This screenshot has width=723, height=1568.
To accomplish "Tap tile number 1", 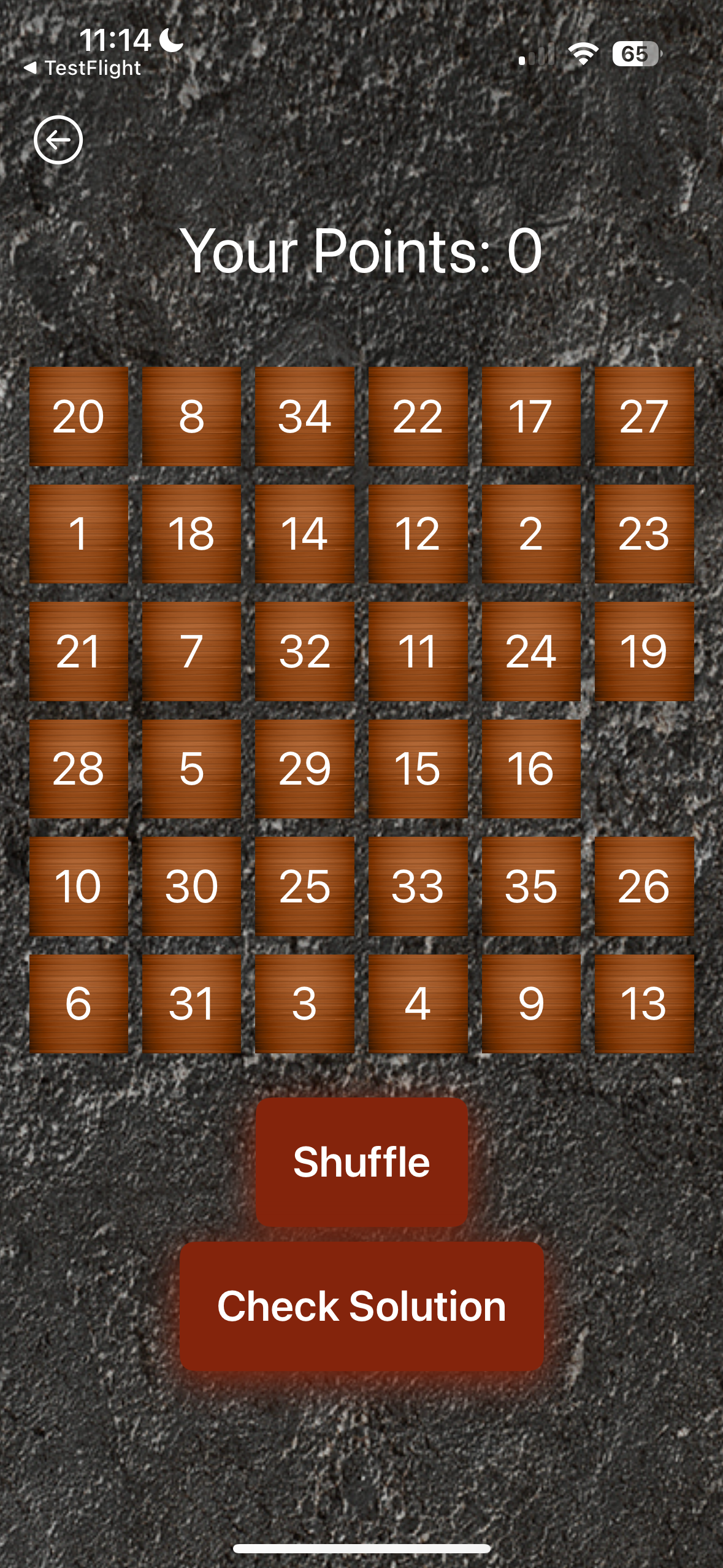I will coord(78,534).
